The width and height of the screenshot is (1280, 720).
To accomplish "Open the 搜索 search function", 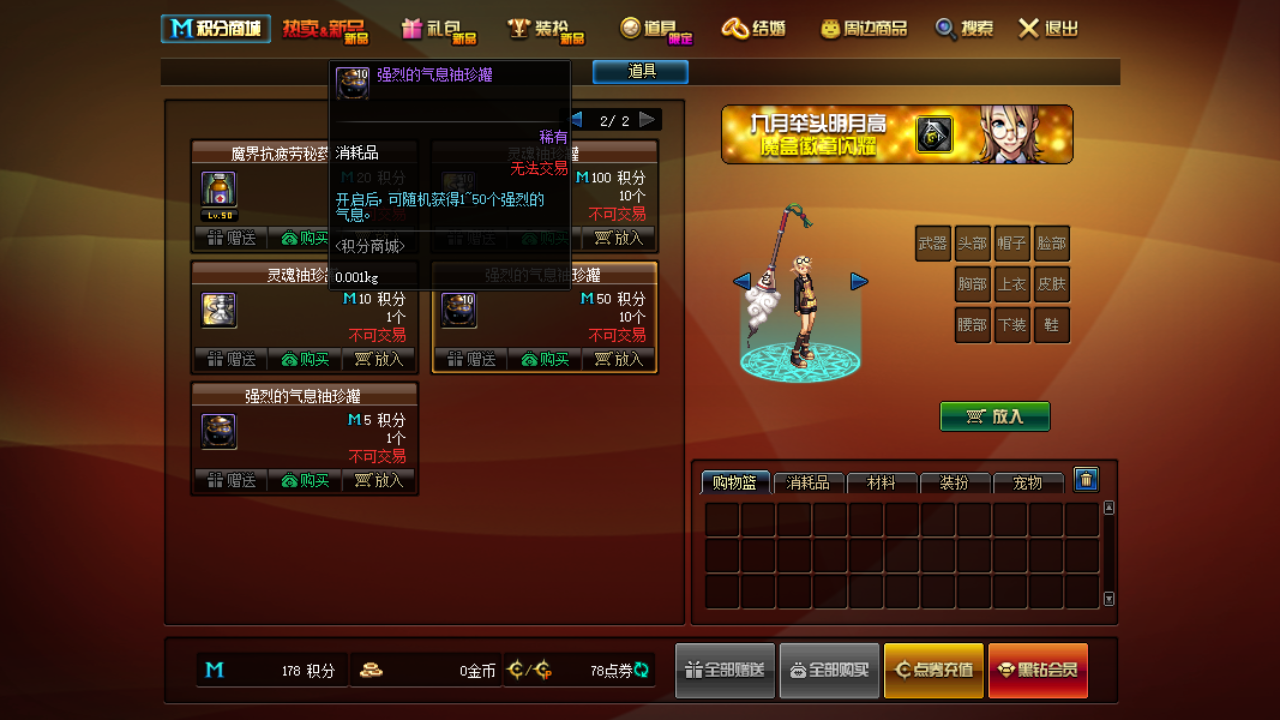I will point(964,29).
